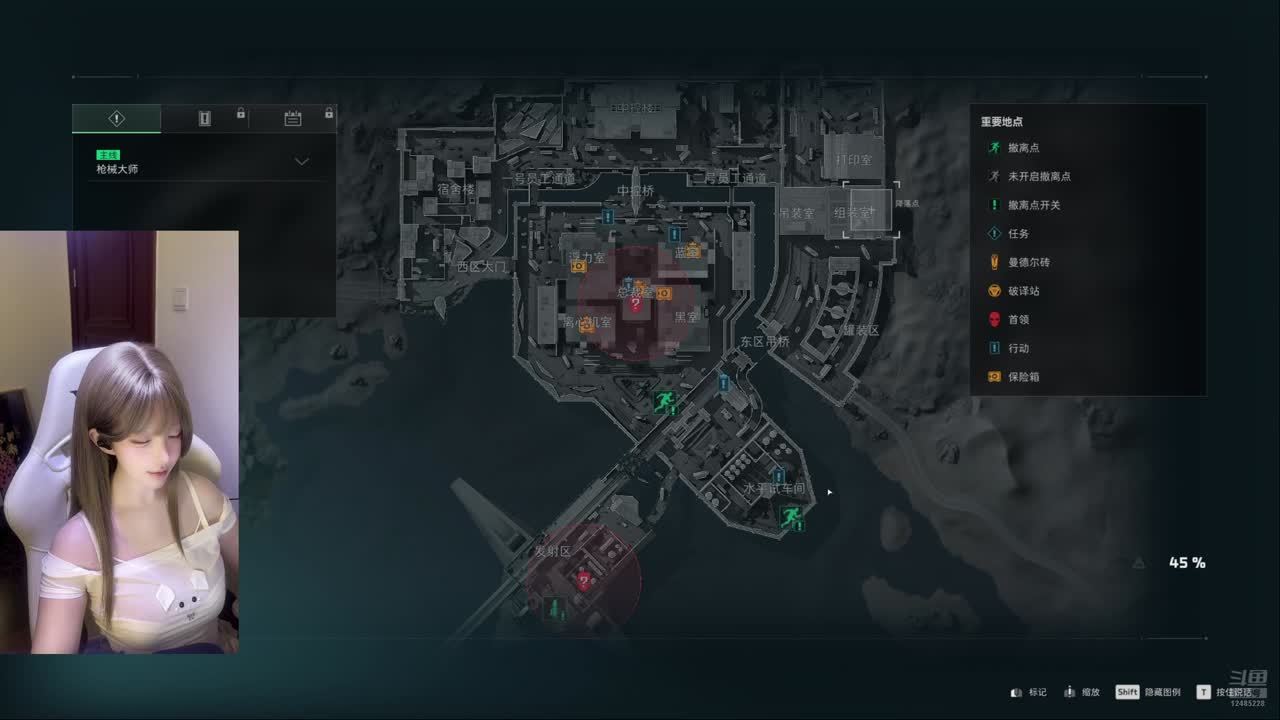
Task: Click the safe marker at 蓝室
Action: tap(691, 250)
